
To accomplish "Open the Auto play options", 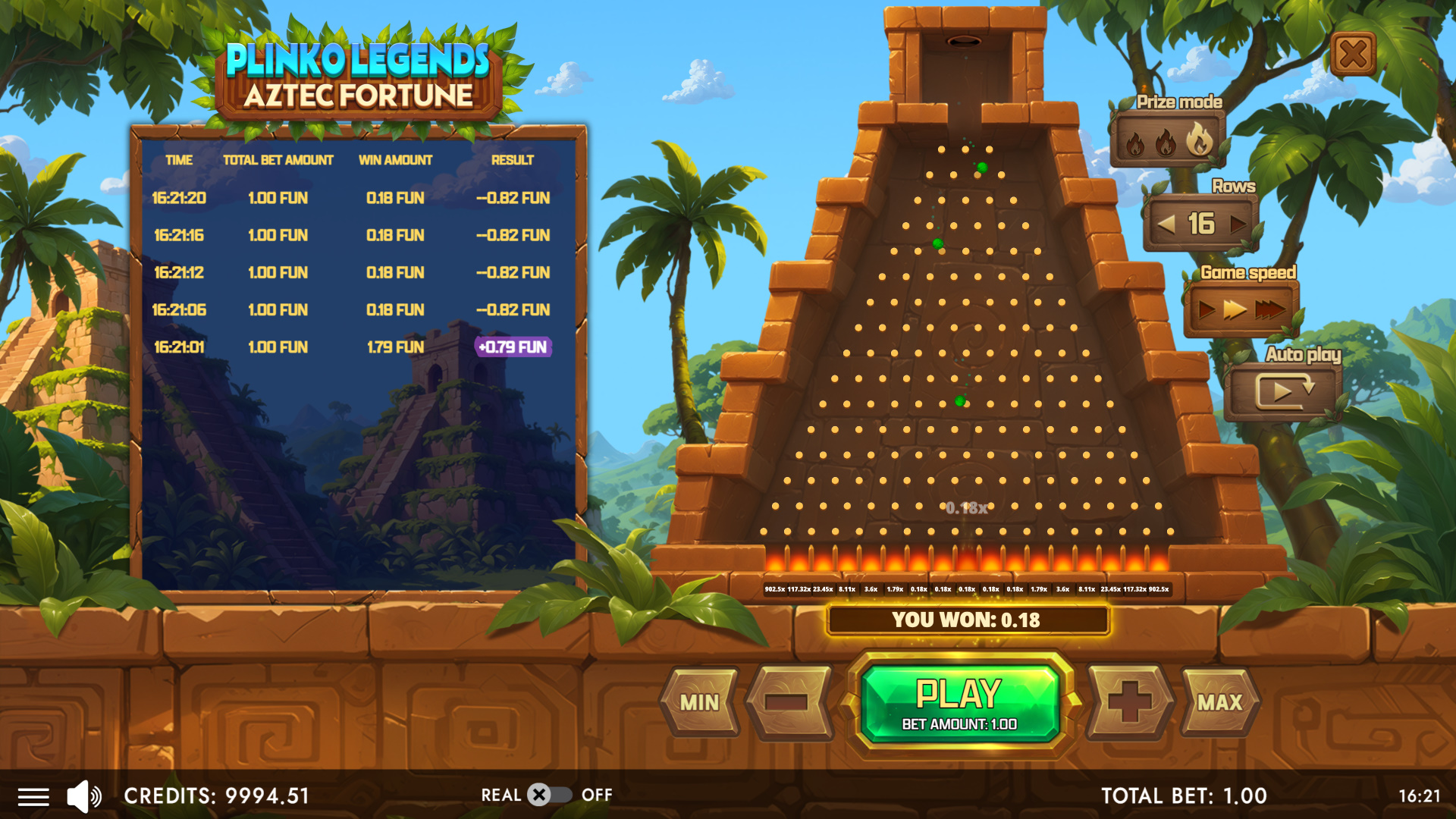I will point(1285,391).
